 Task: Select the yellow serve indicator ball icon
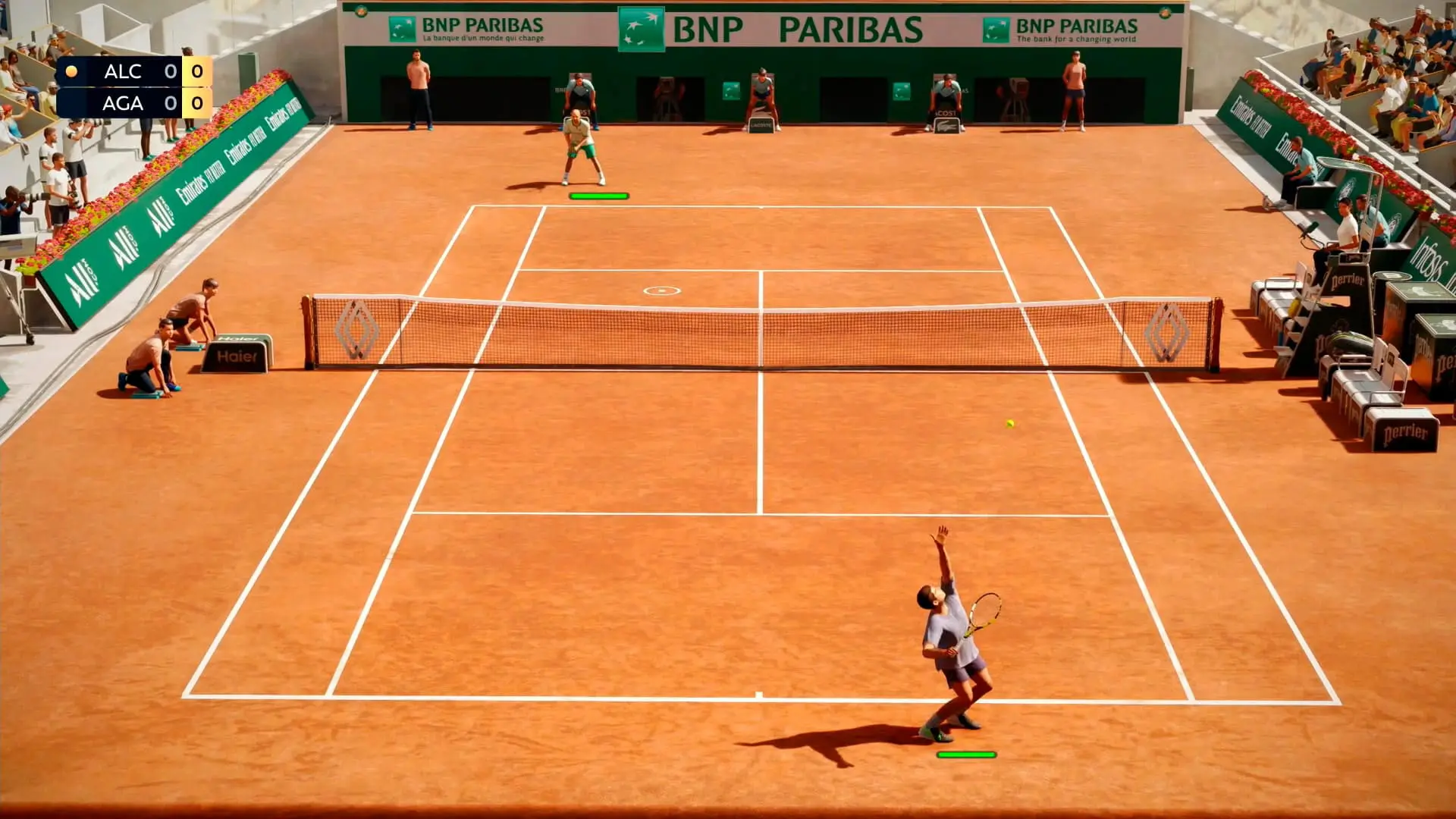point(71,71)
